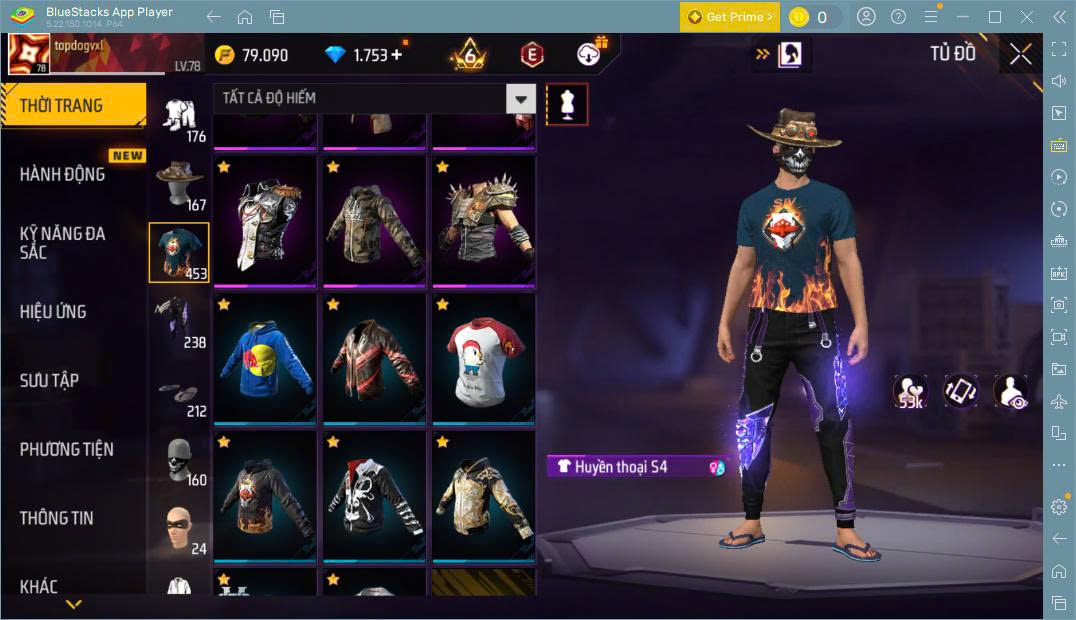Image resolution: width=1076 pixels, height=620 pixels.
Task: Select the sandals footwear category
Action: pyautogui.click(x=180, y=395)
